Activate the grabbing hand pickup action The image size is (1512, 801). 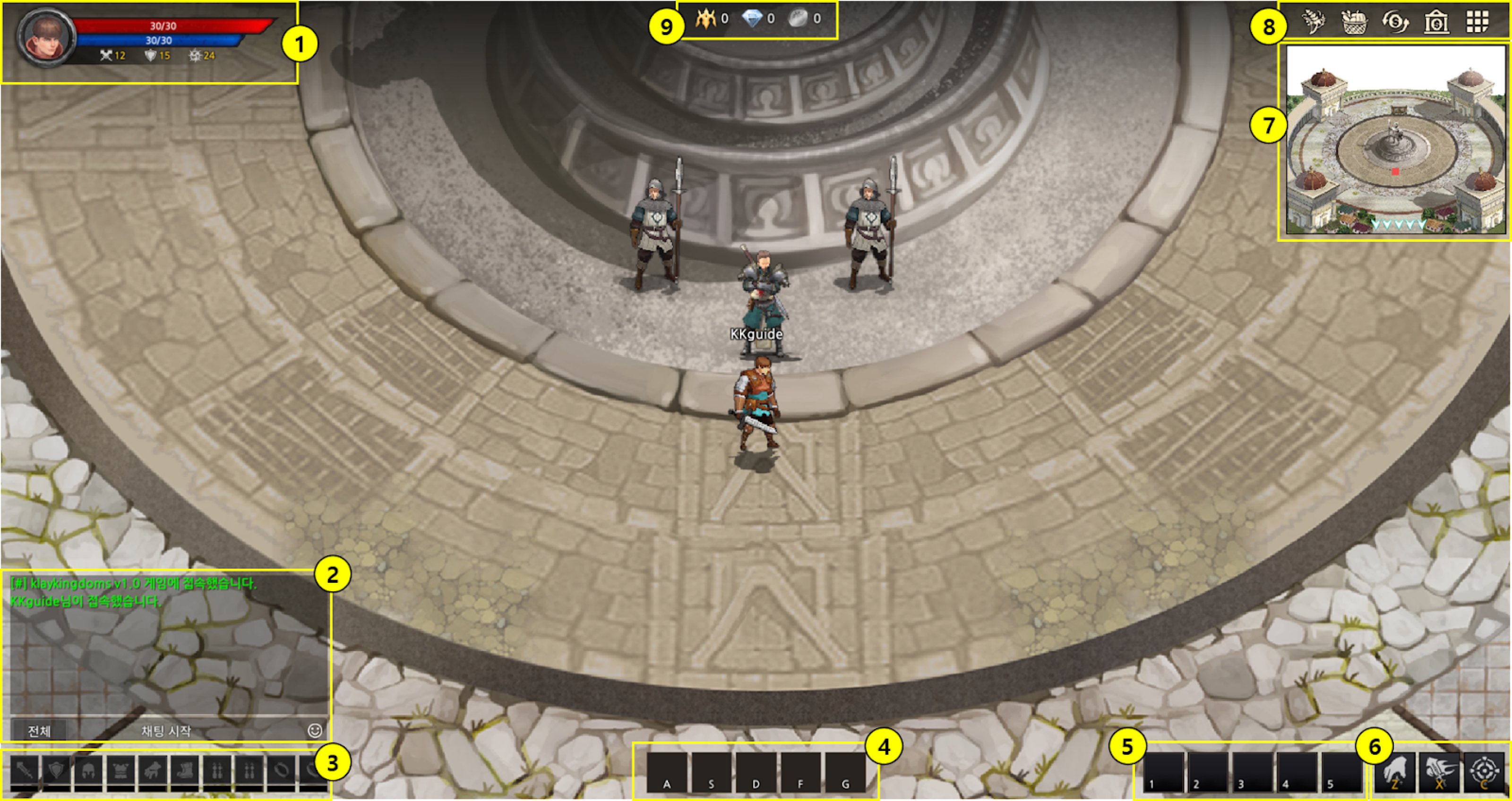tap(1395, 773)
